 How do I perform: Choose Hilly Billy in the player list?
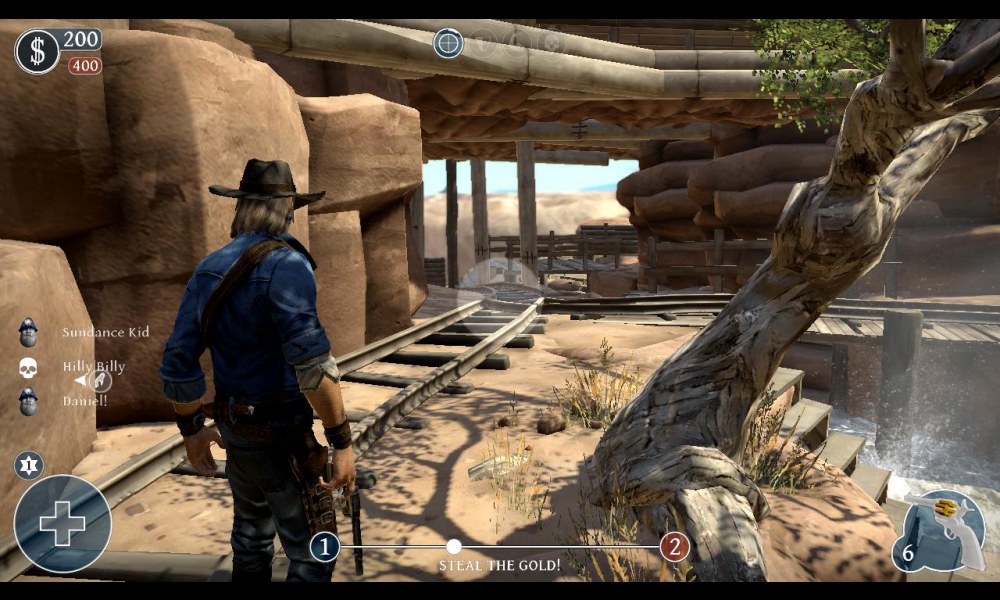click(93, 367)
